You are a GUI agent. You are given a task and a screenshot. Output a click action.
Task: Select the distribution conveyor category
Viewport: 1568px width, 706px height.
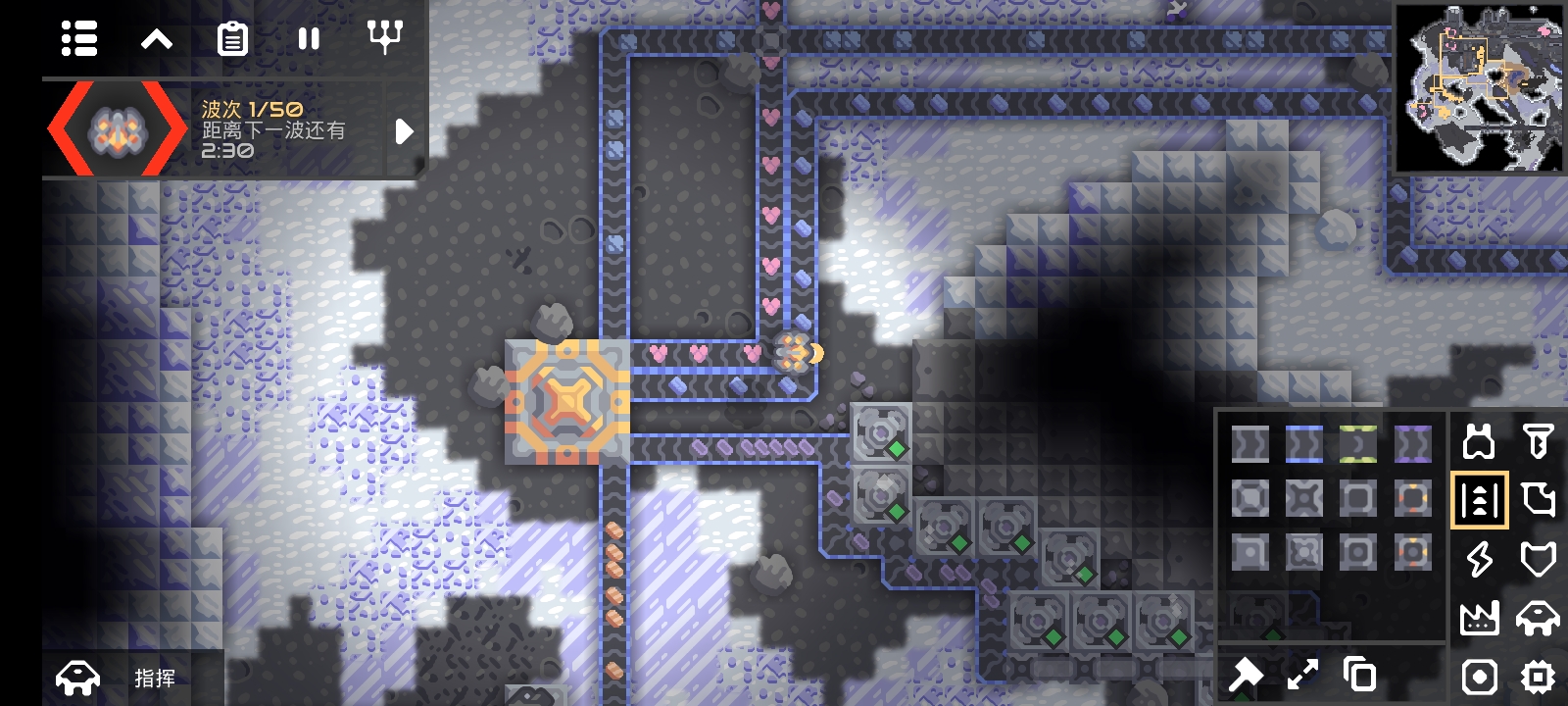click(x=1479, y=500)
